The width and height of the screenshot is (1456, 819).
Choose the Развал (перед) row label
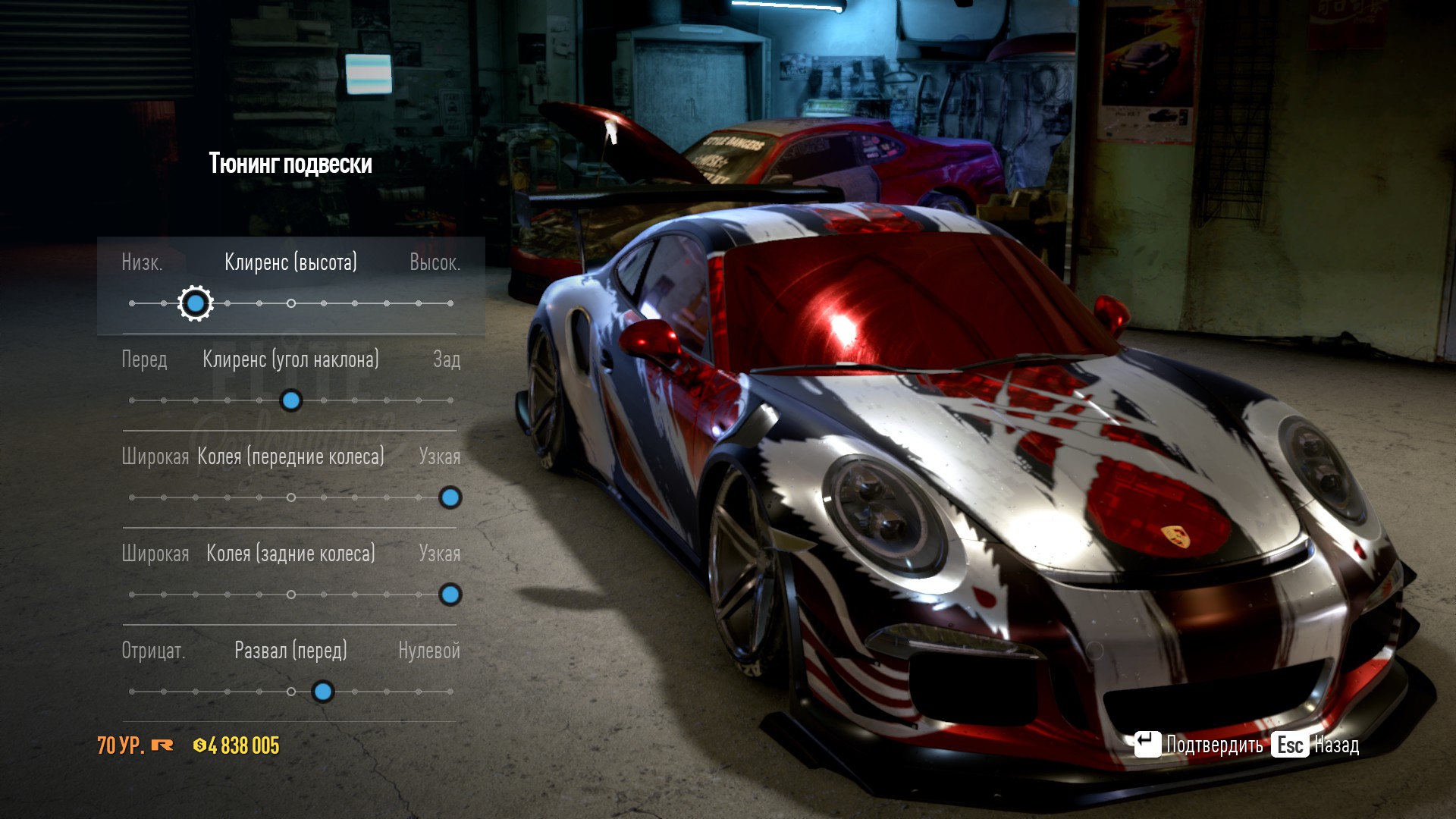coord(290,651)
